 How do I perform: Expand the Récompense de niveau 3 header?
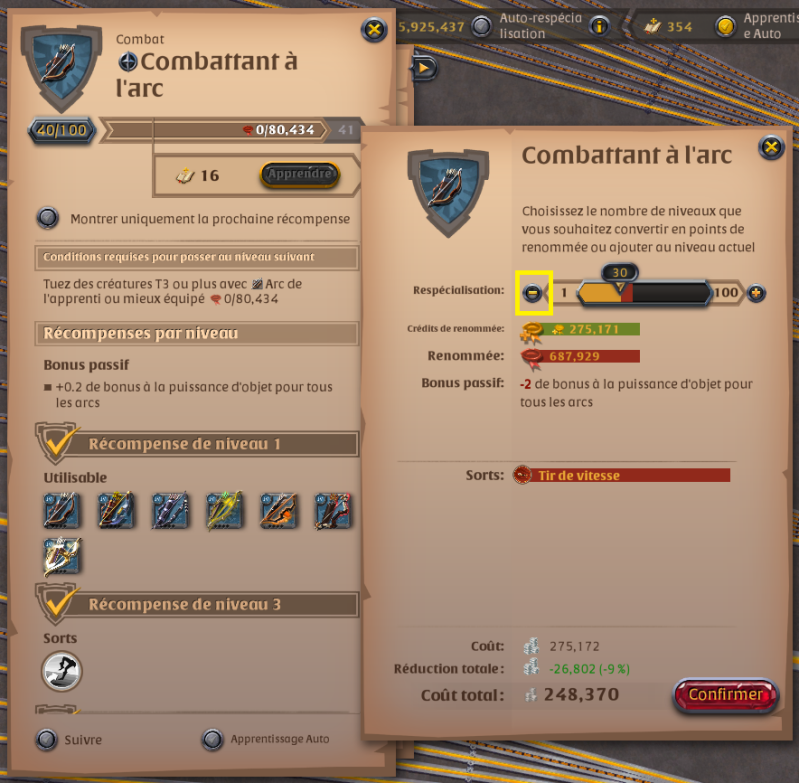[197, 604]
